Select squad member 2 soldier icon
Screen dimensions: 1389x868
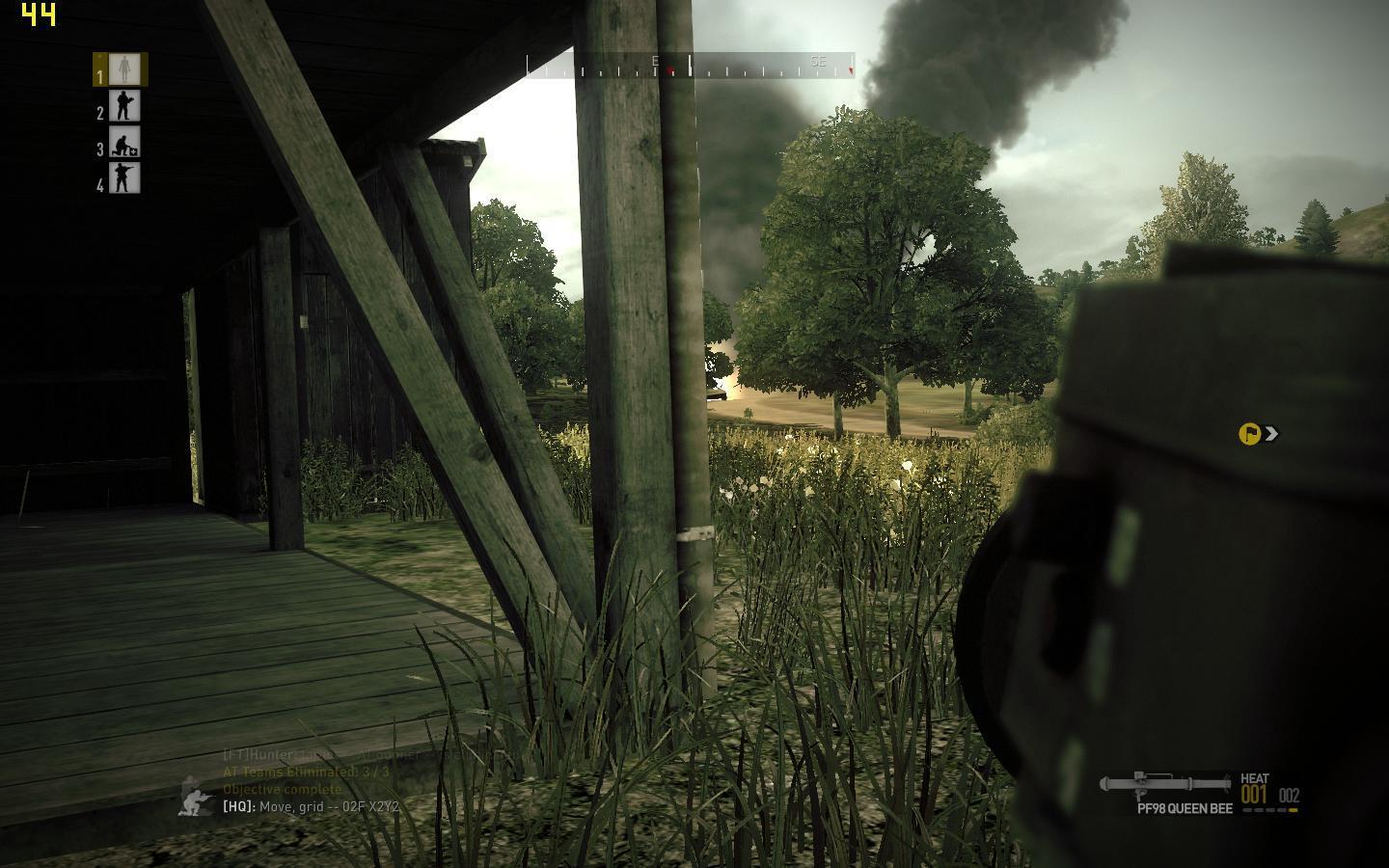tap(123, 106)
